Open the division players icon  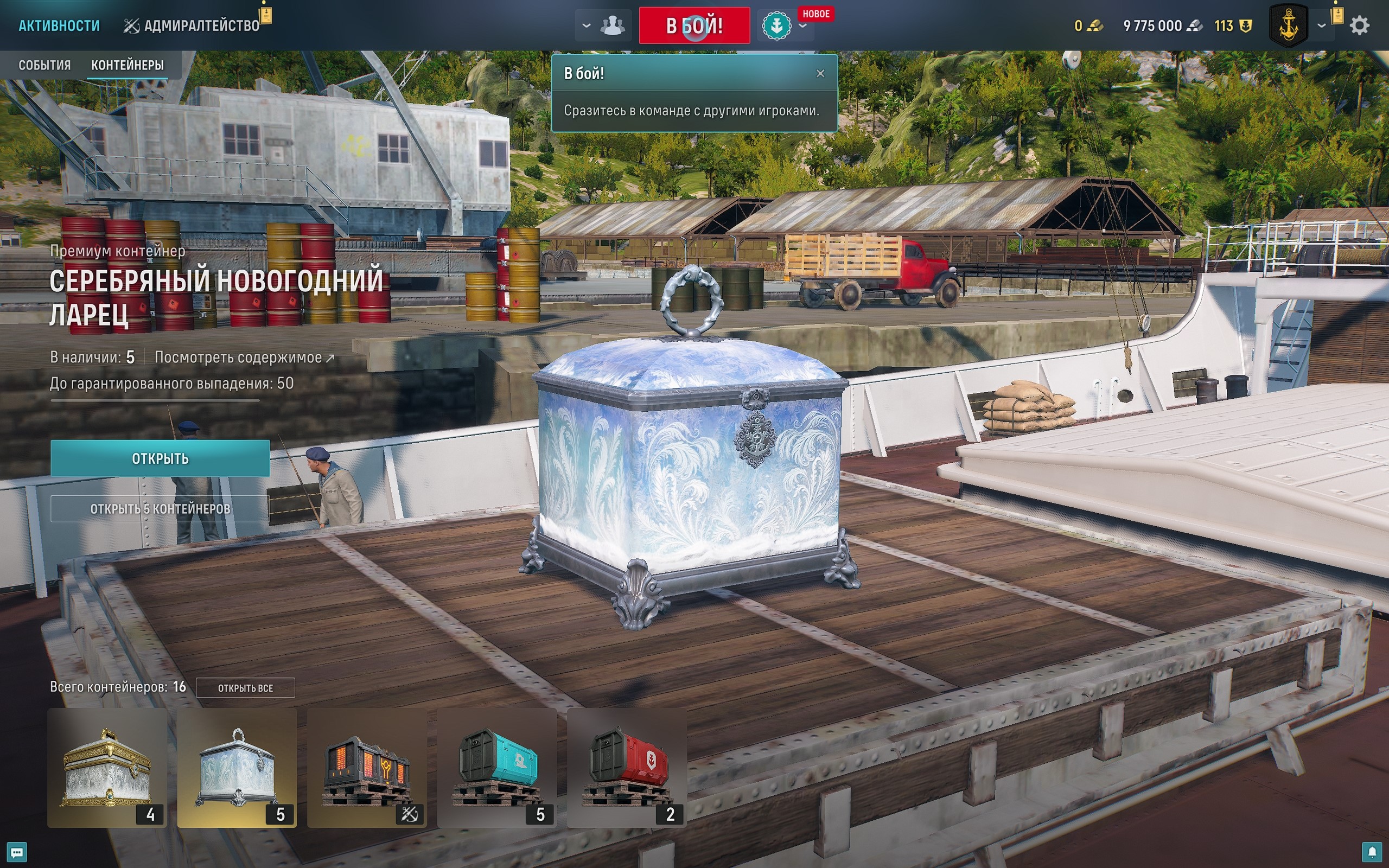pos(612,26)
